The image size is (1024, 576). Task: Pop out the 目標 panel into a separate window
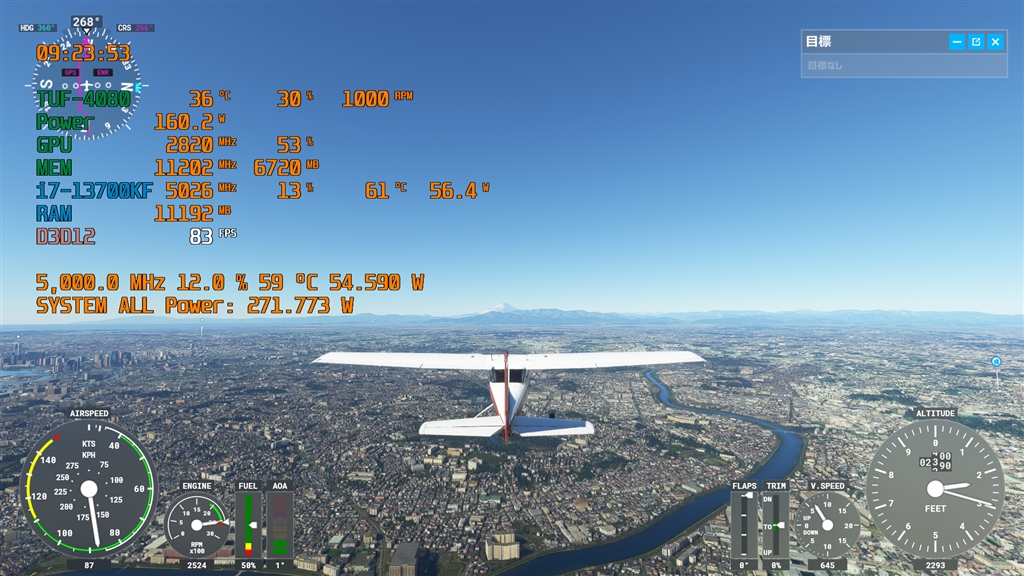pyautogui.click(x=976, y=42)
